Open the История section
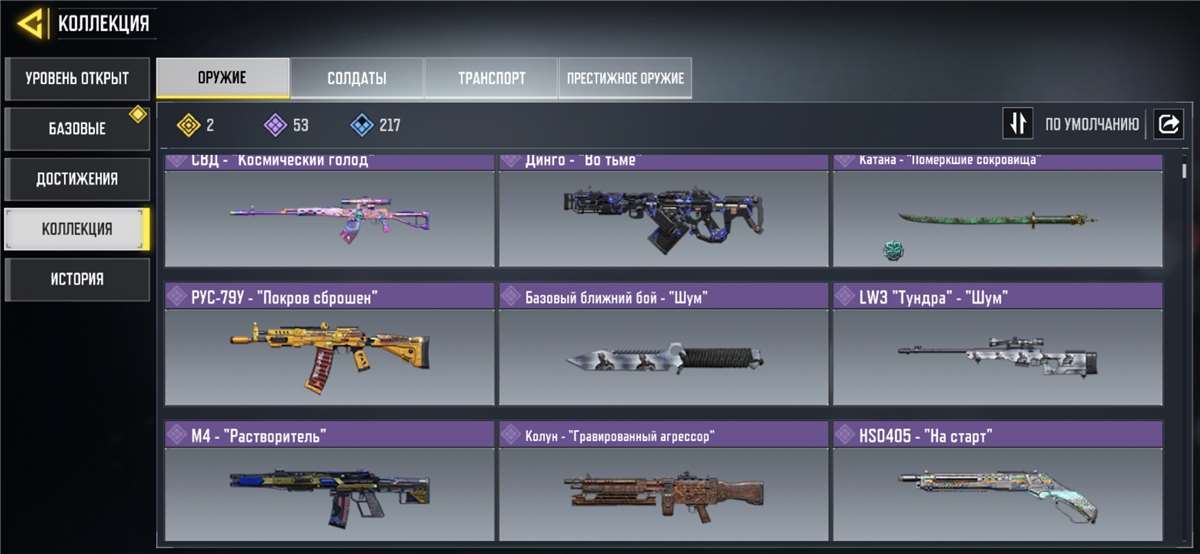This screenshot has width=1200, height=554. tap(77, 279)
